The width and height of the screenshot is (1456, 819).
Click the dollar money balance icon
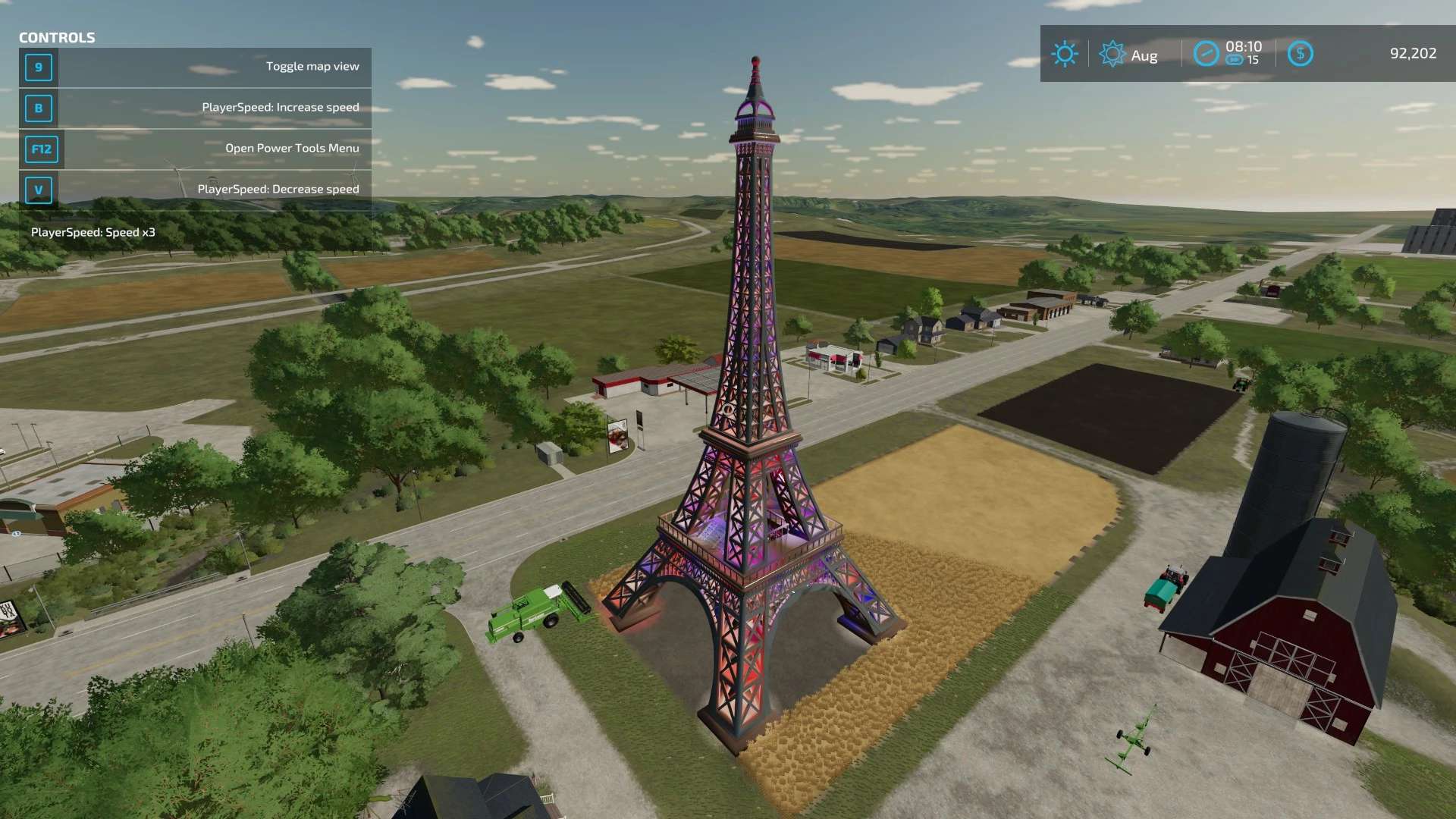[x=1300, y=54]
